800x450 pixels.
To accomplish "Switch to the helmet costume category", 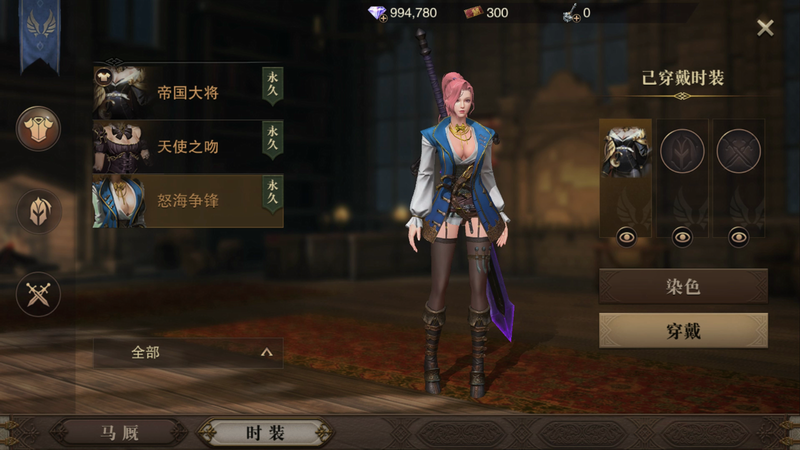I will [38, 211].
